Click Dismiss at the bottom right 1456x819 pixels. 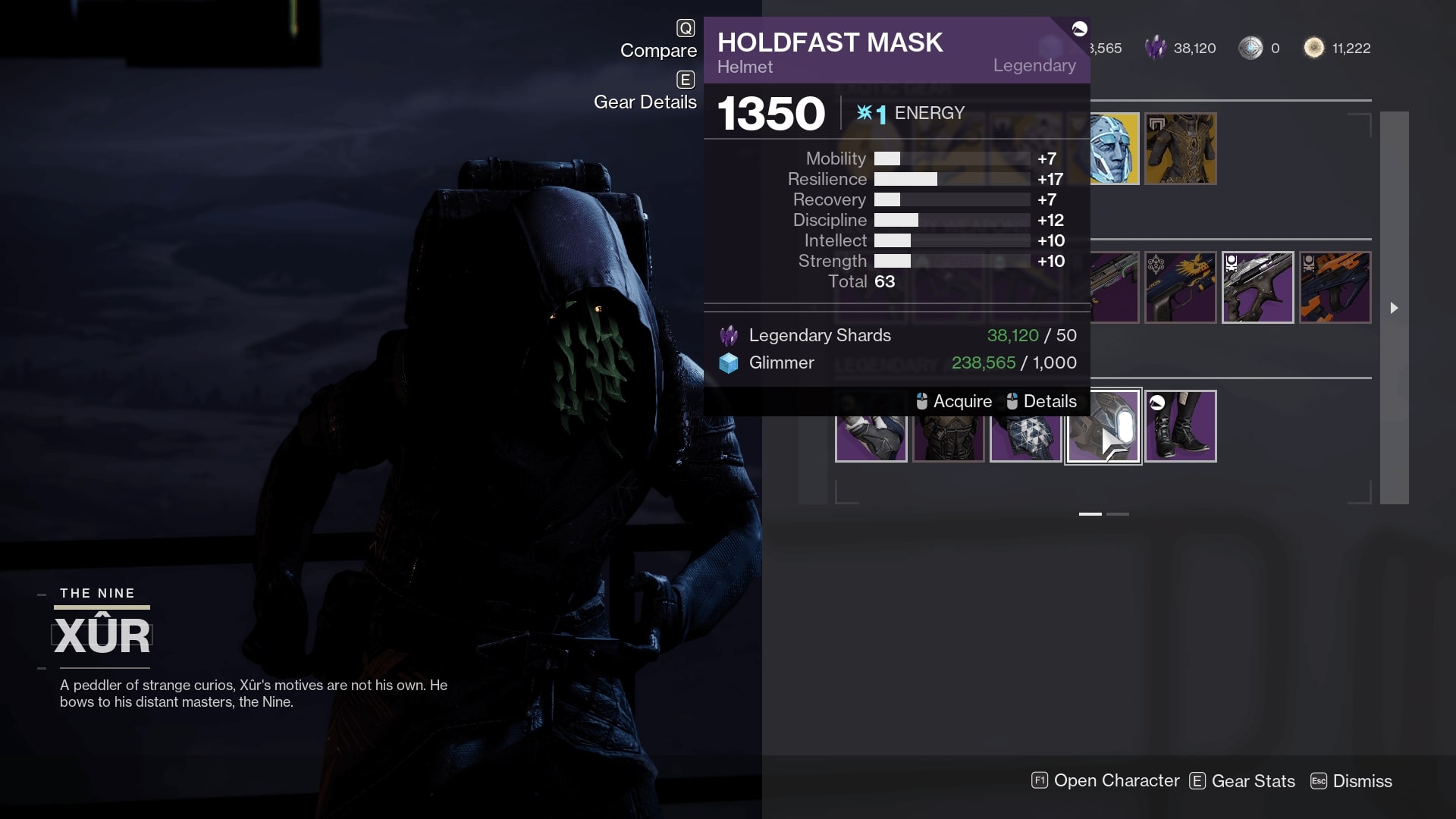(x=1363, y=780)
